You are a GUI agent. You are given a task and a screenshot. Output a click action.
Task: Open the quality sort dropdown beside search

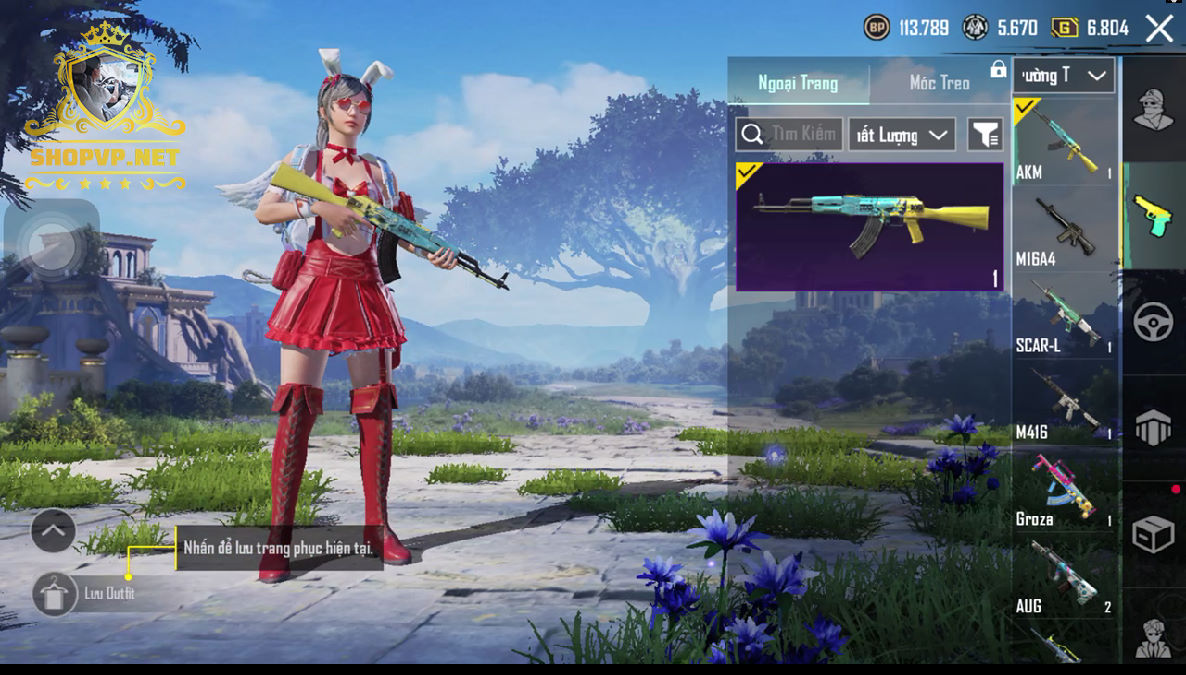[901, 135]
